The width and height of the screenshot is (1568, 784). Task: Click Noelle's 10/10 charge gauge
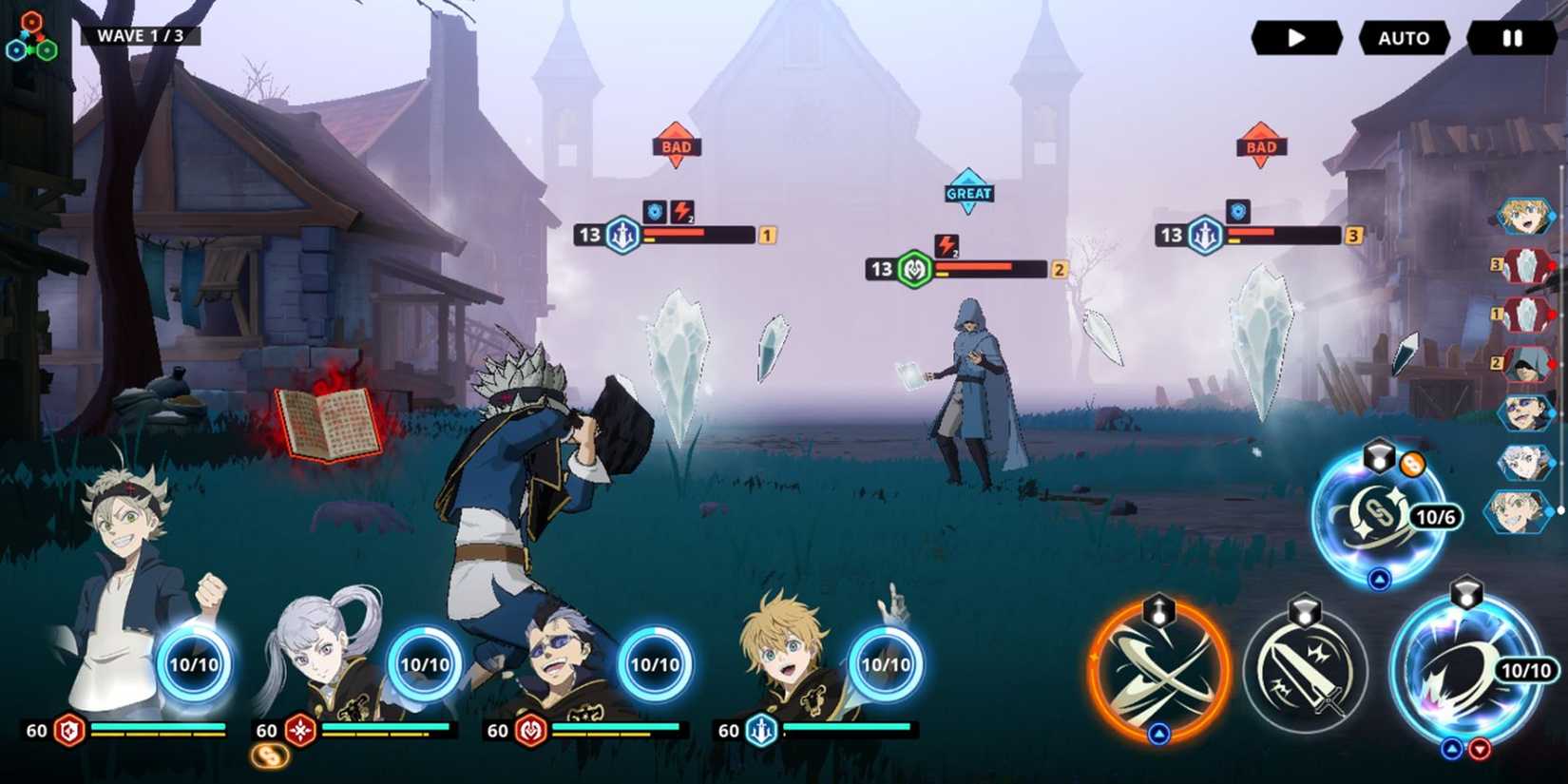(x=425, y=665)
